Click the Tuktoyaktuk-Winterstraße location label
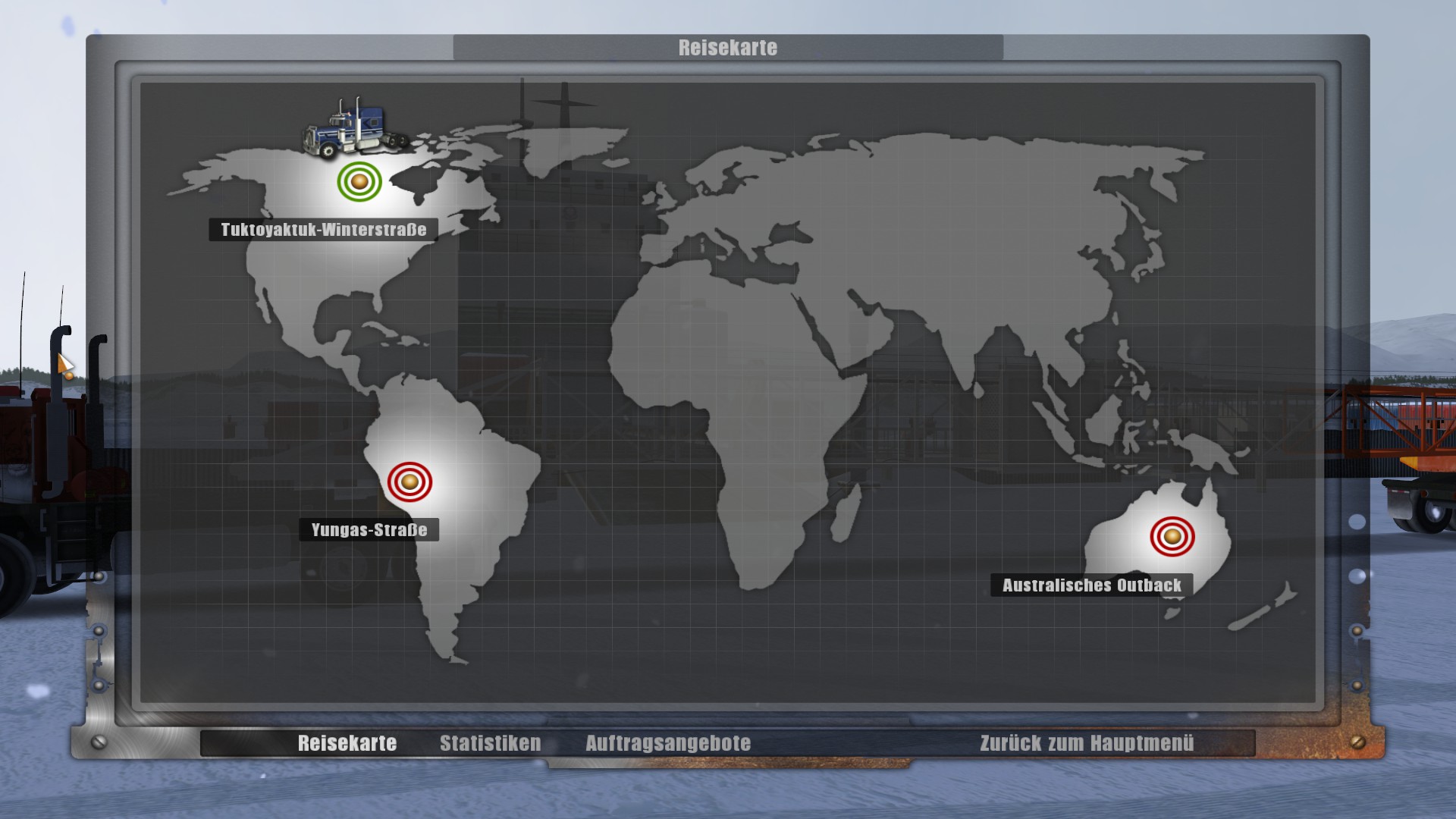This screenshot has height=819, width=1456. 323,230
